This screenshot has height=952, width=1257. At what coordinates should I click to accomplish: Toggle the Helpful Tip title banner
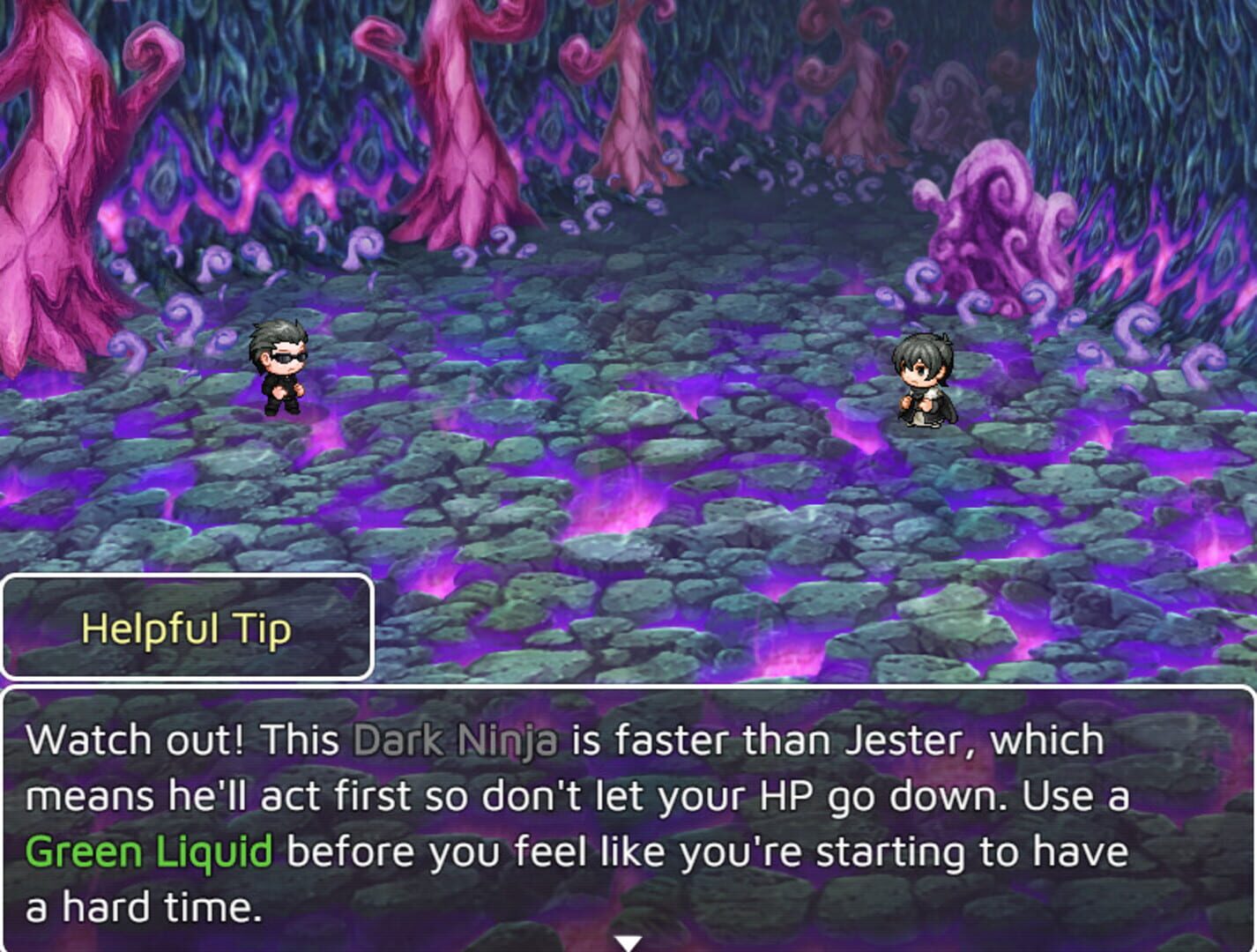pos(188,628)
